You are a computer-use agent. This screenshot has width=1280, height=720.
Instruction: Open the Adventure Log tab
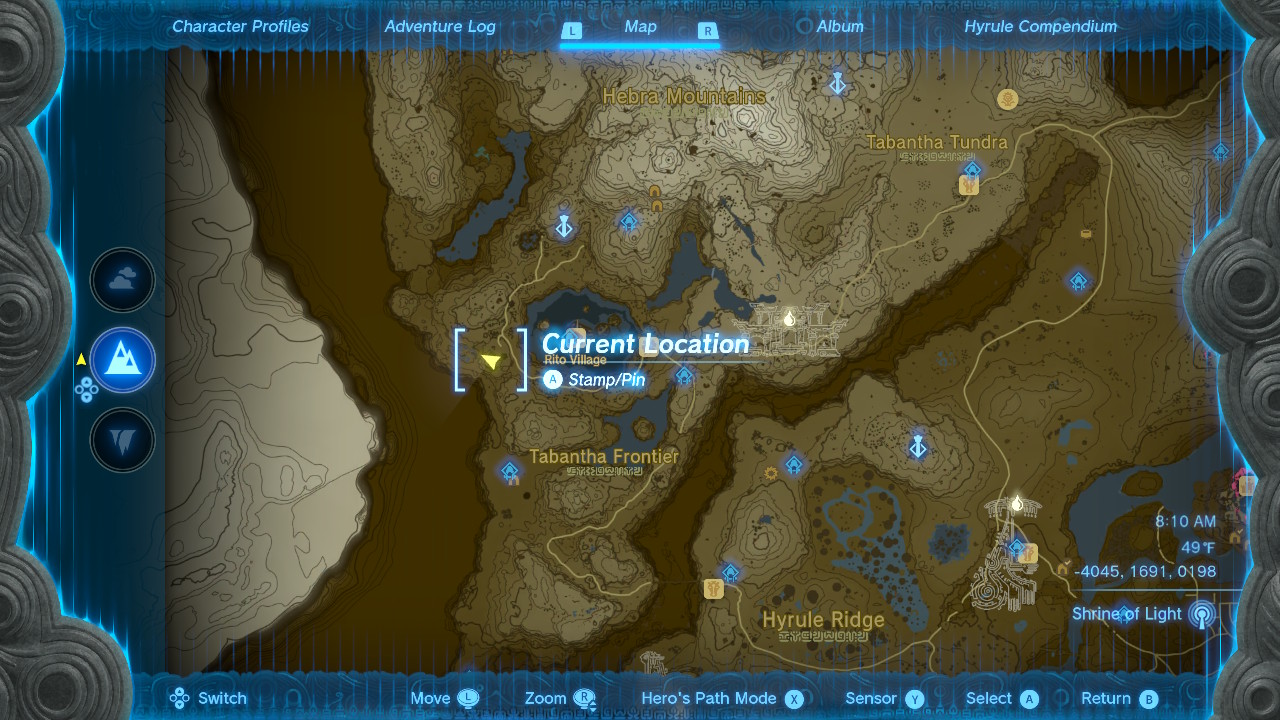click(439, 27)
